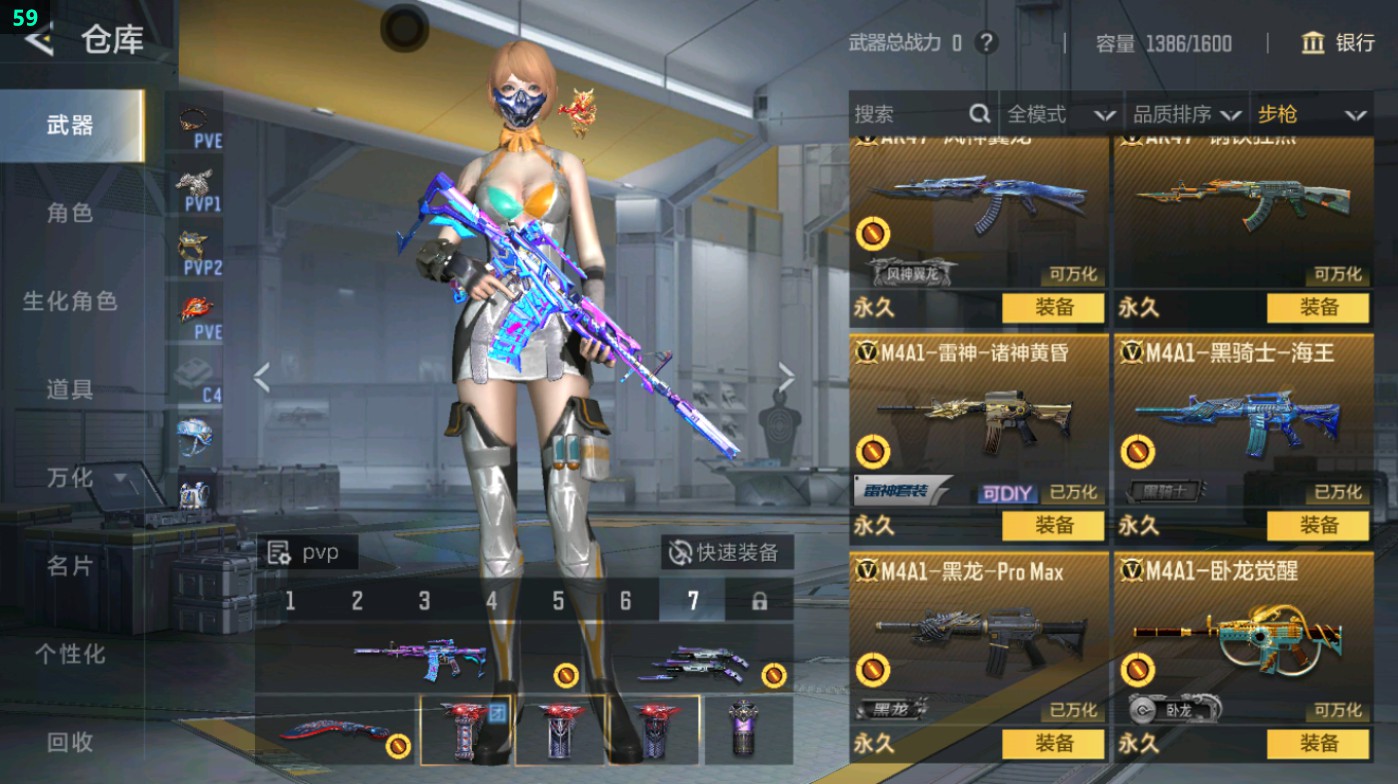Open the 回收 section
The width and height of the screenshot is (1398, 784).
tap(70, 742)
